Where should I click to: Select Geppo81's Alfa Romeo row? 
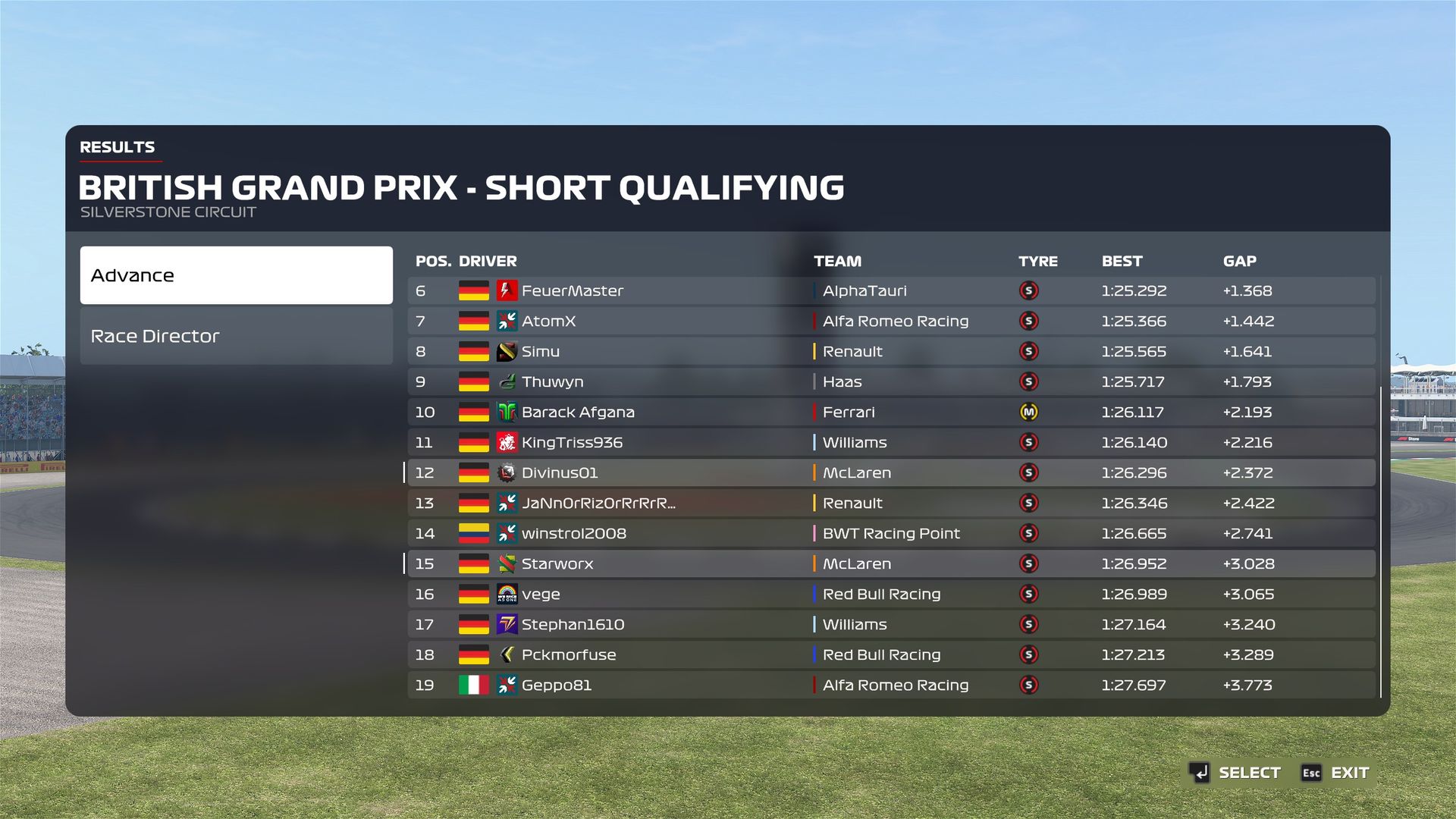[891, 685]
